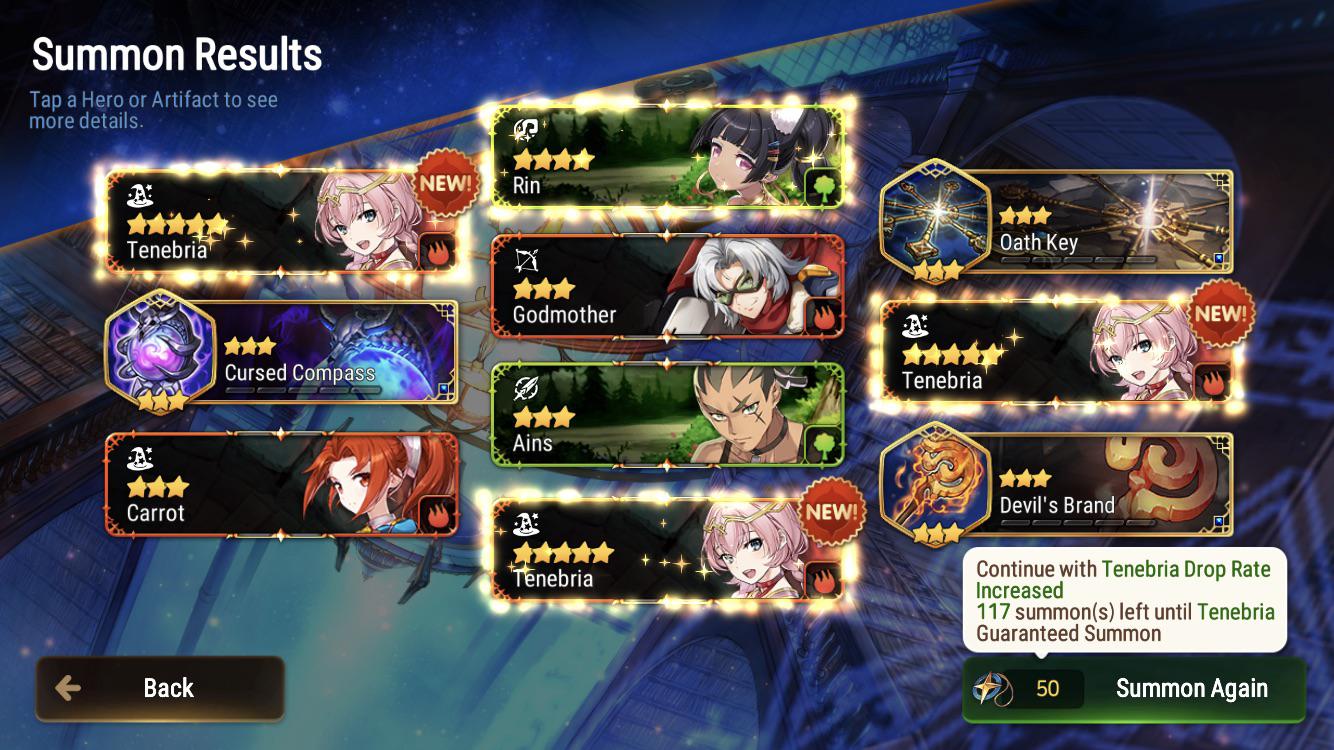Select the Godmother hero card
Screen dimensions: 1334x750
[668, 288]
